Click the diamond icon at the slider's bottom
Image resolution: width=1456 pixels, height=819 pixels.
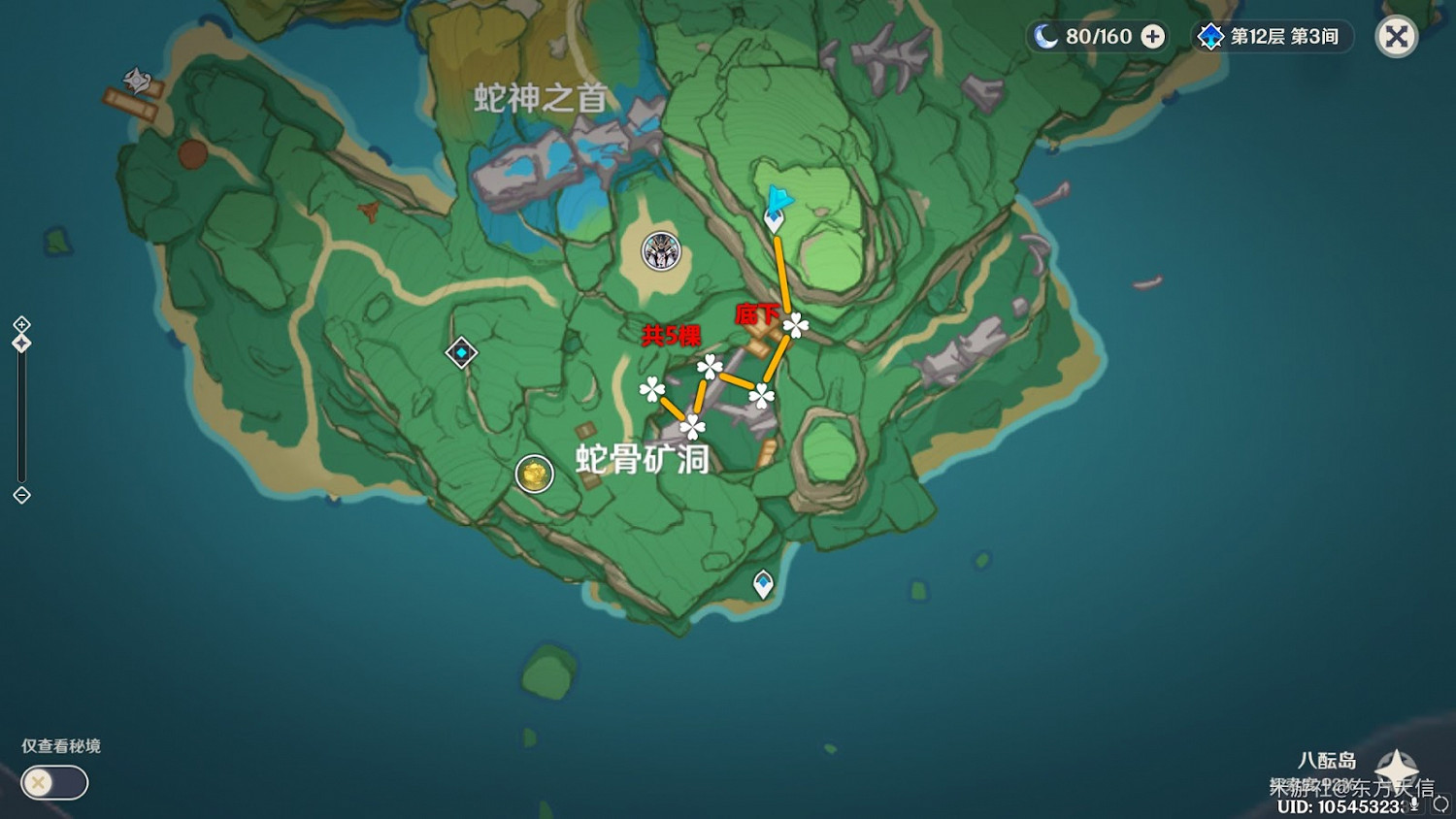pos(21,497)
